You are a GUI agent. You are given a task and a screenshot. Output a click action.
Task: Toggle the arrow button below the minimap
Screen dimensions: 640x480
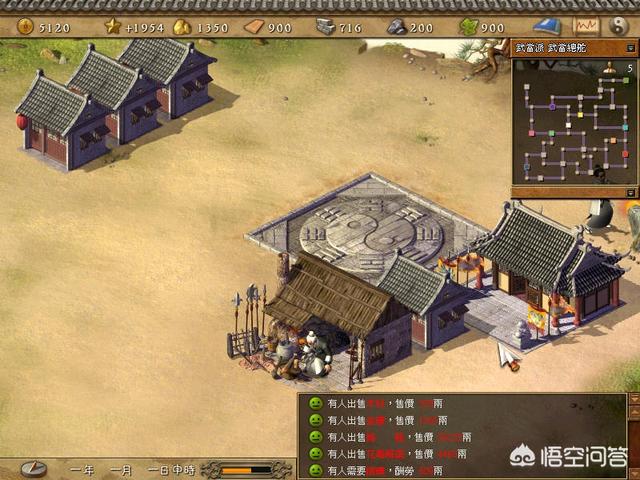(630, 191)
